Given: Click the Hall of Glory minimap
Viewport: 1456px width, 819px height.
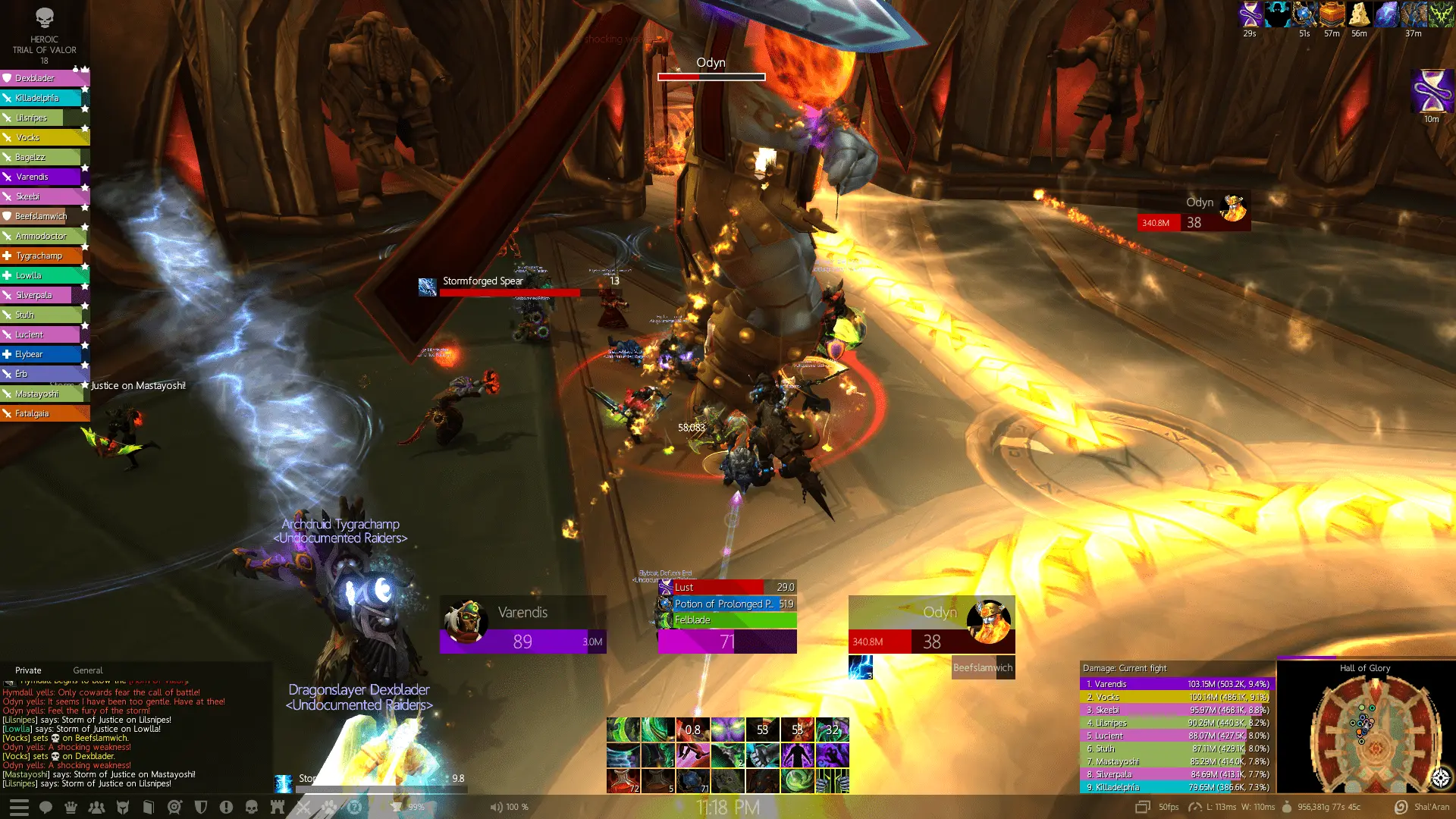Looking at the screenshot, I should click(1364, 730).
